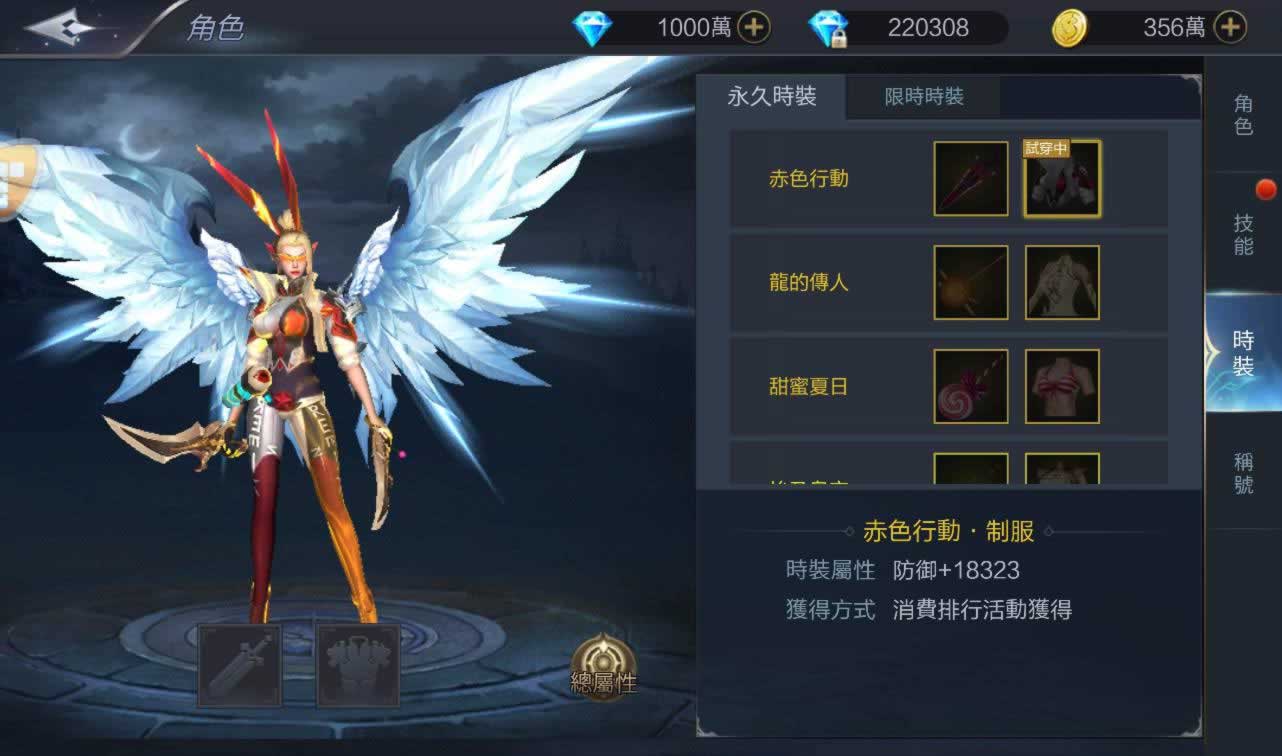The height and width of the screenshot is (756, 1282).
Task: Click the sword weapon slot below character
Action: 240,665
